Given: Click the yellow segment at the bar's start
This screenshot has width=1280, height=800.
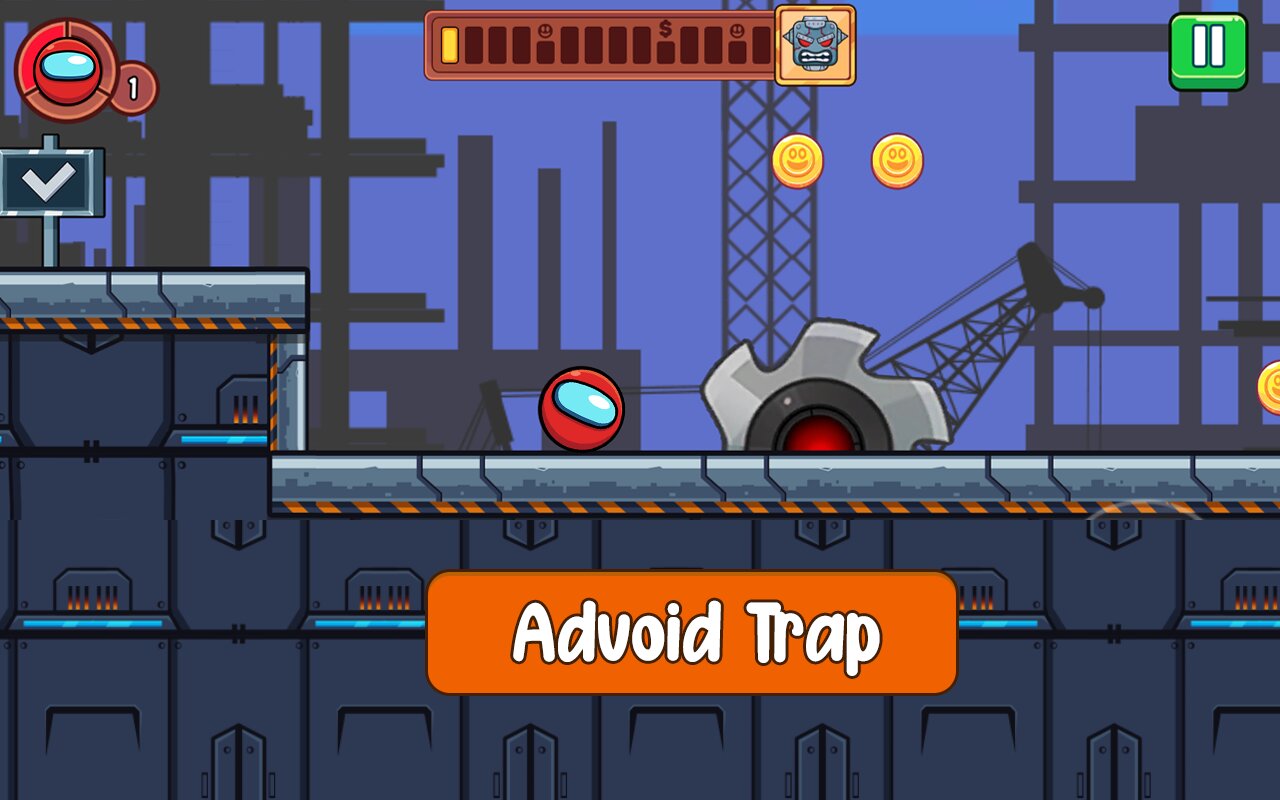Looking at the screenshot, I should (x=448, y=45).
